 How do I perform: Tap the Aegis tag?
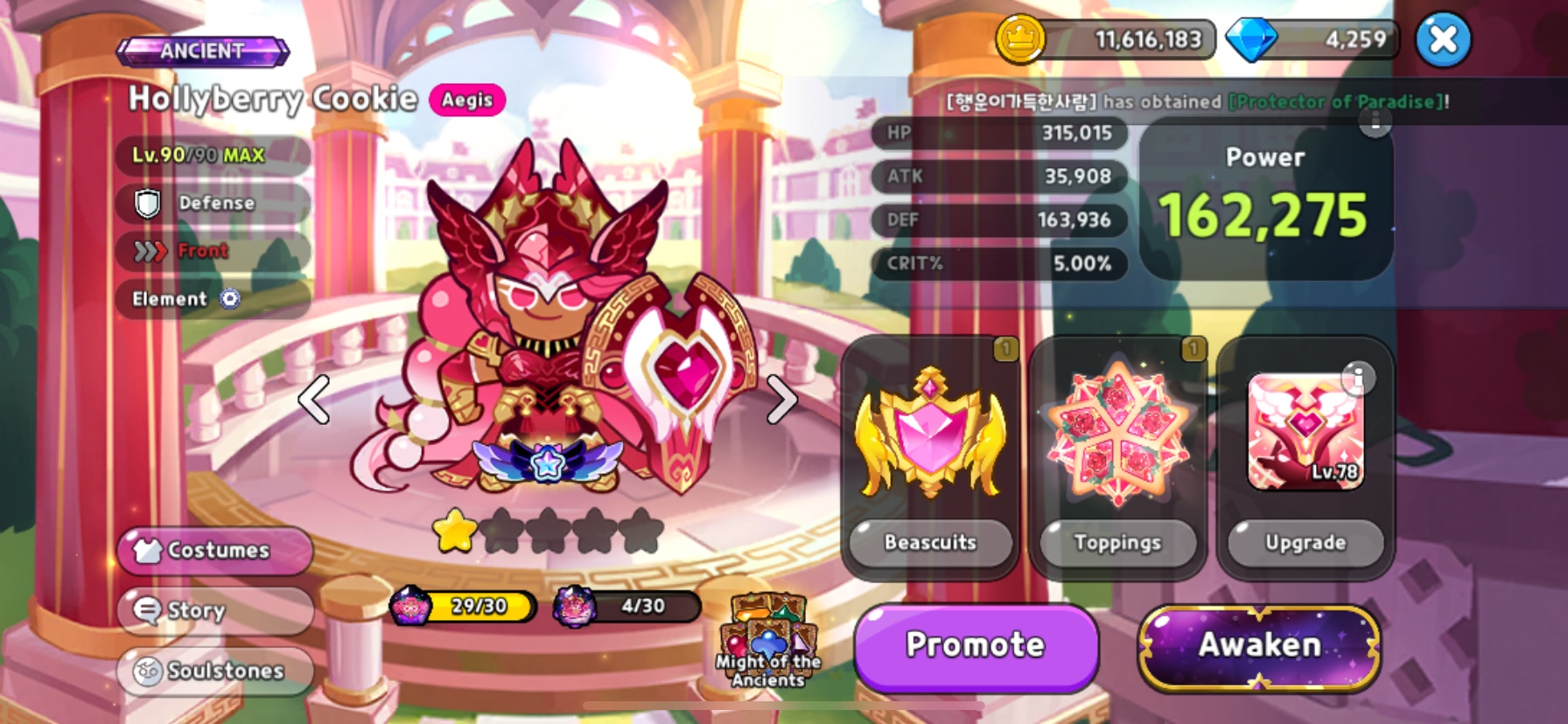[x=467, y=100]
